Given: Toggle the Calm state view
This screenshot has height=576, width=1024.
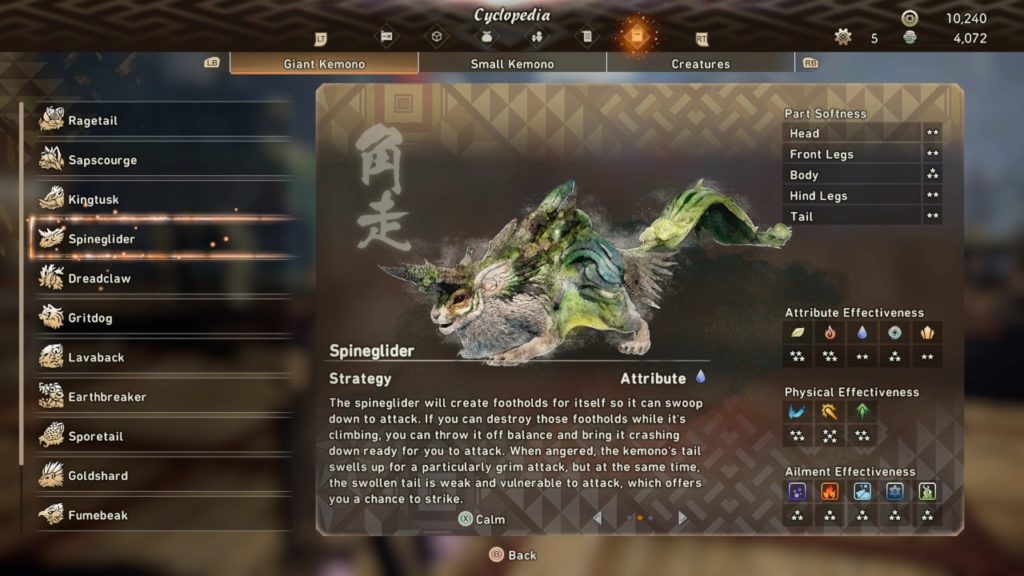Looking at the screenshot, I should click(481, 519).
